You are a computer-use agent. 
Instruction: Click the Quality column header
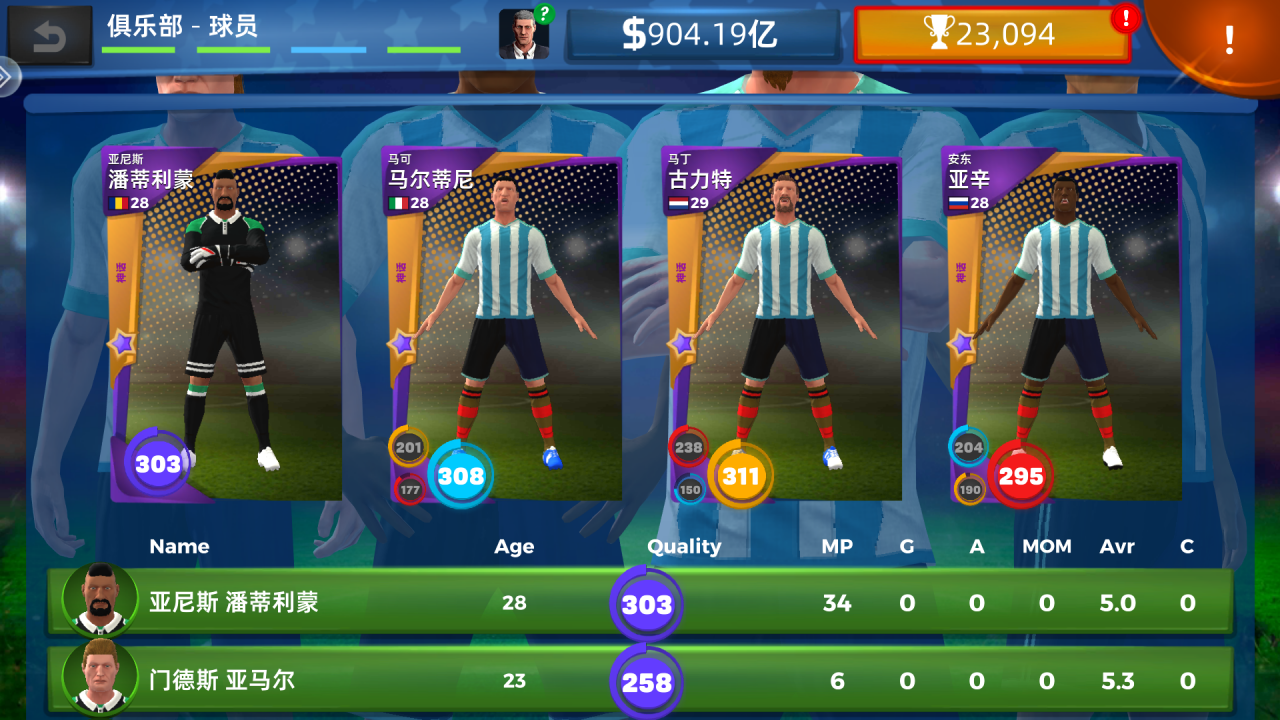coord(685,547)
